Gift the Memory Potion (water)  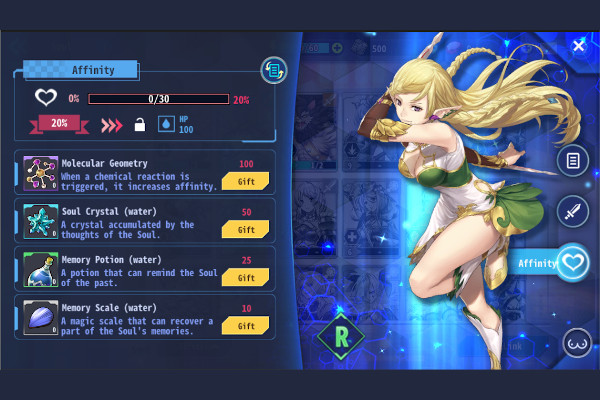tap(246, 277)
